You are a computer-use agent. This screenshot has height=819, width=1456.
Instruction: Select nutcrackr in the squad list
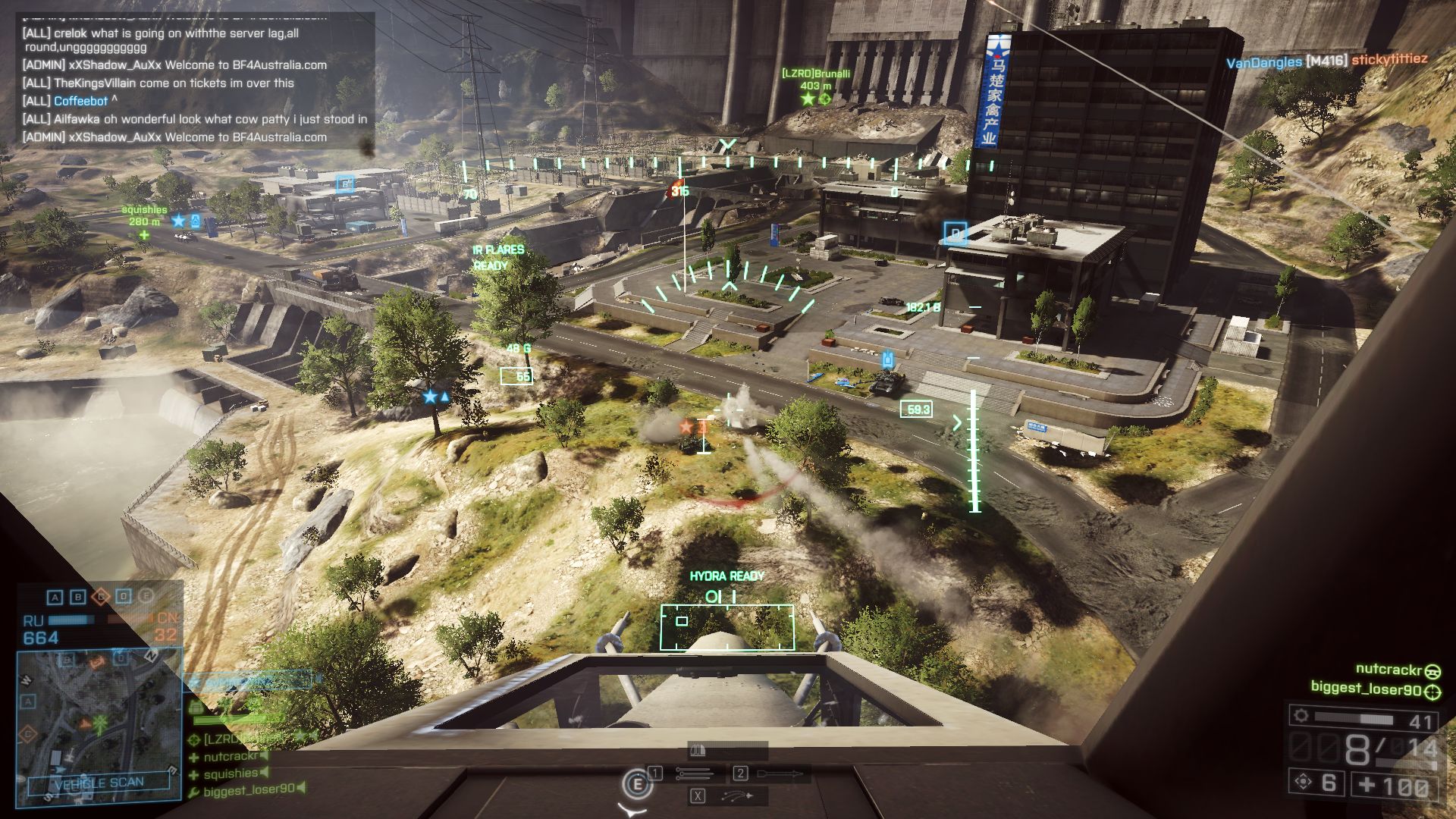point(231,756)
